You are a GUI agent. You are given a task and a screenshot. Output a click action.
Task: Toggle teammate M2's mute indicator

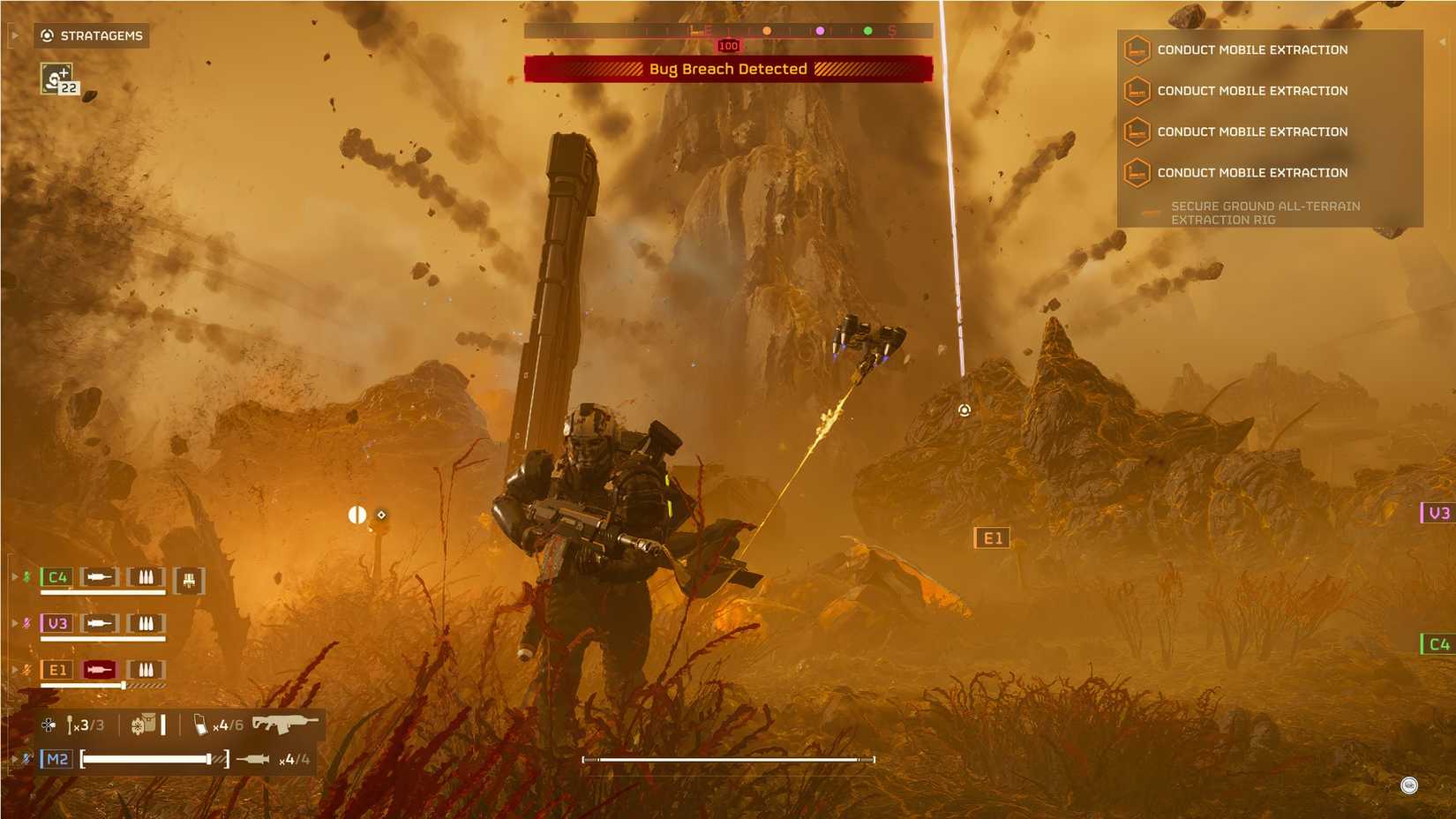(26, 757)
